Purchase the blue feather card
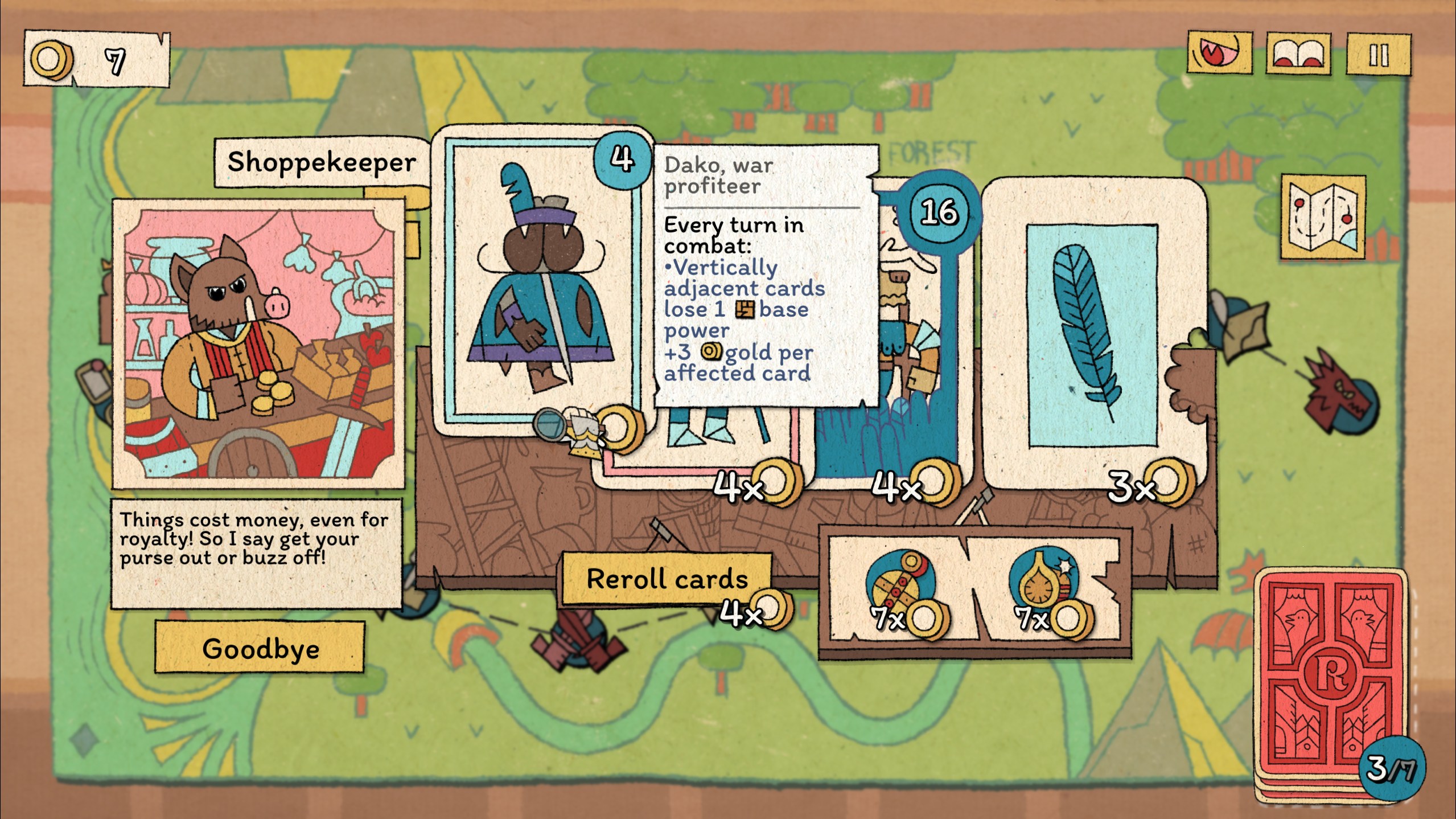 point(1093,336)
